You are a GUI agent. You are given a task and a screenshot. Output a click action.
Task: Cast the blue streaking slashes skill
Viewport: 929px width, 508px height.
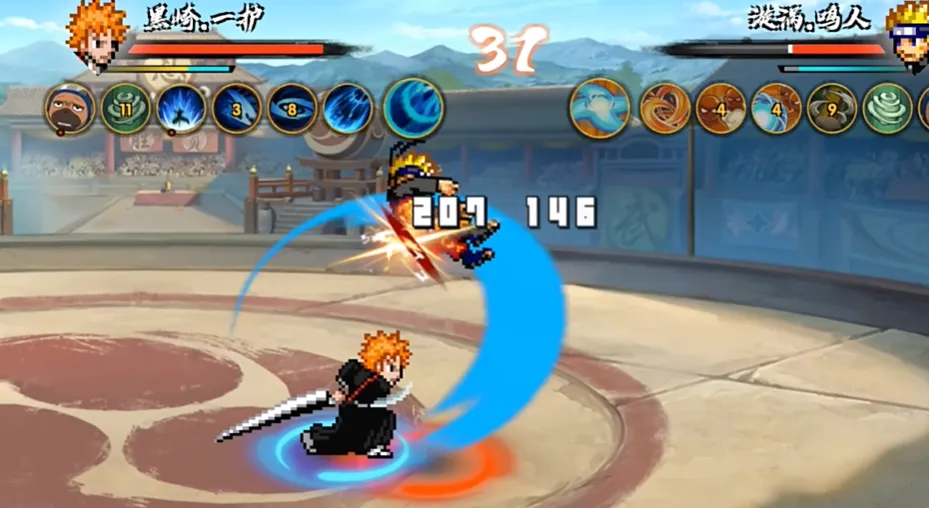(x=348, y=109)
